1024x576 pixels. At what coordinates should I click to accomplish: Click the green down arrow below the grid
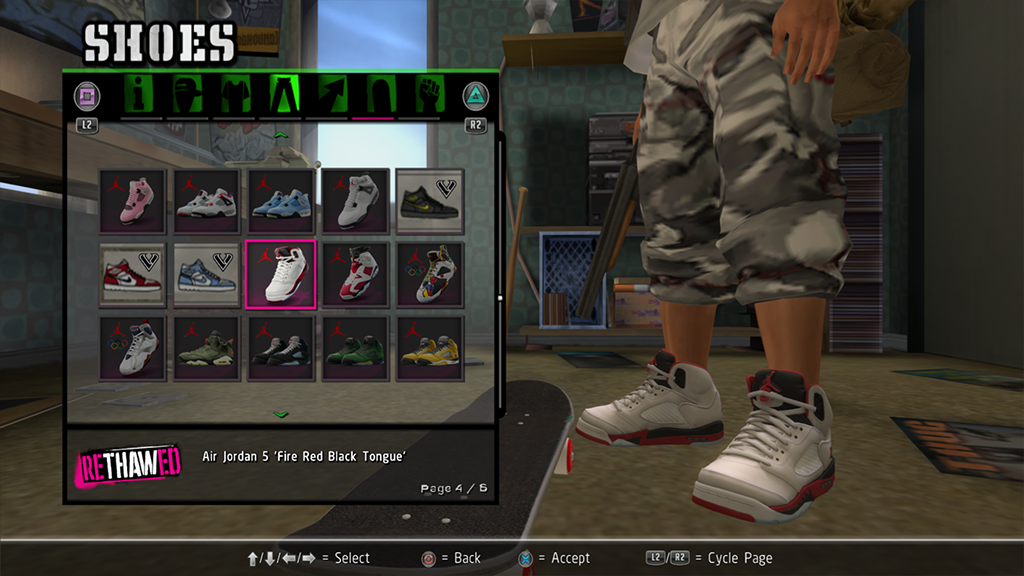coord(281,413)
